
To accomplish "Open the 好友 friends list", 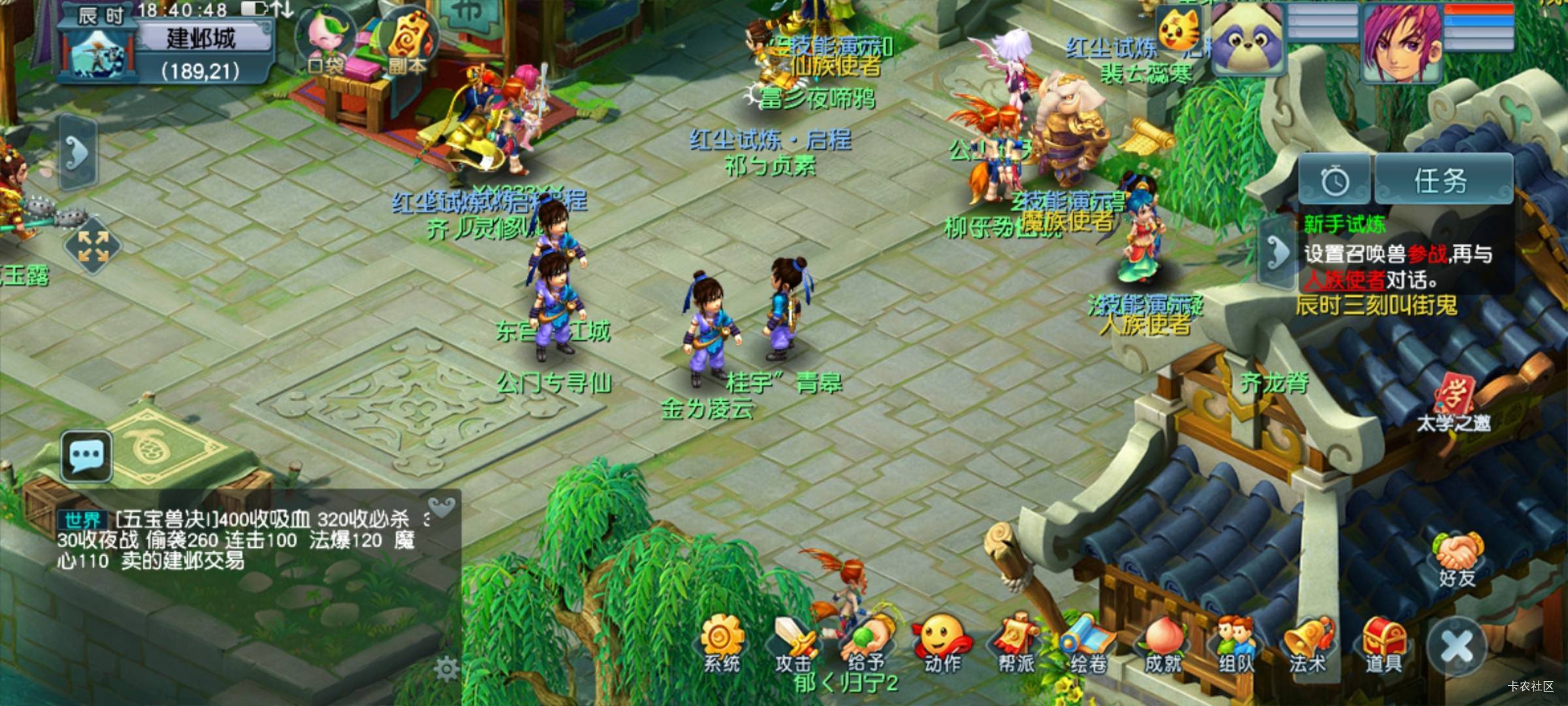I will [1457, 560].
